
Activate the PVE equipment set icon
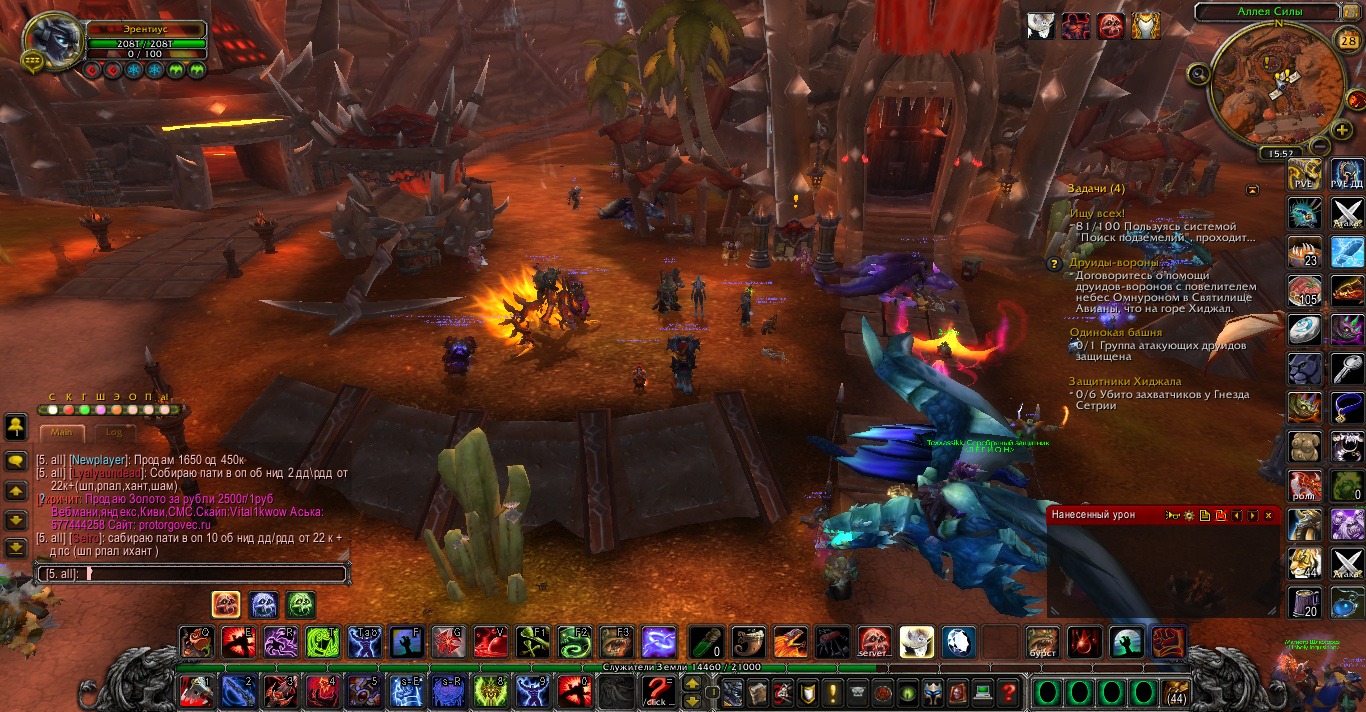point(1304,173)
